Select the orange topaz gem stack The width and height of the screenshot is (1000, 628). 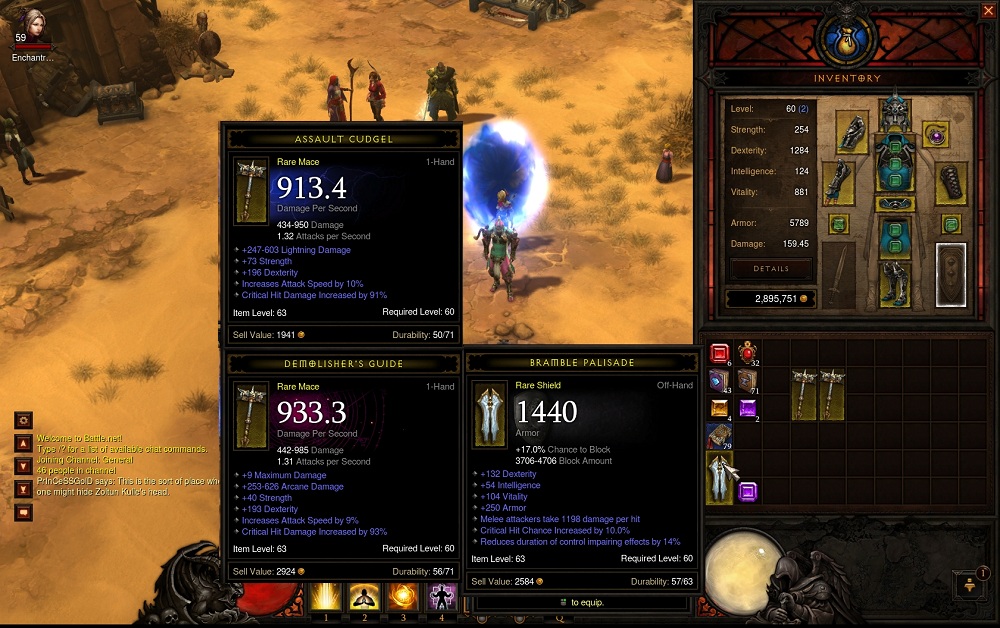(x=719, y=408)
